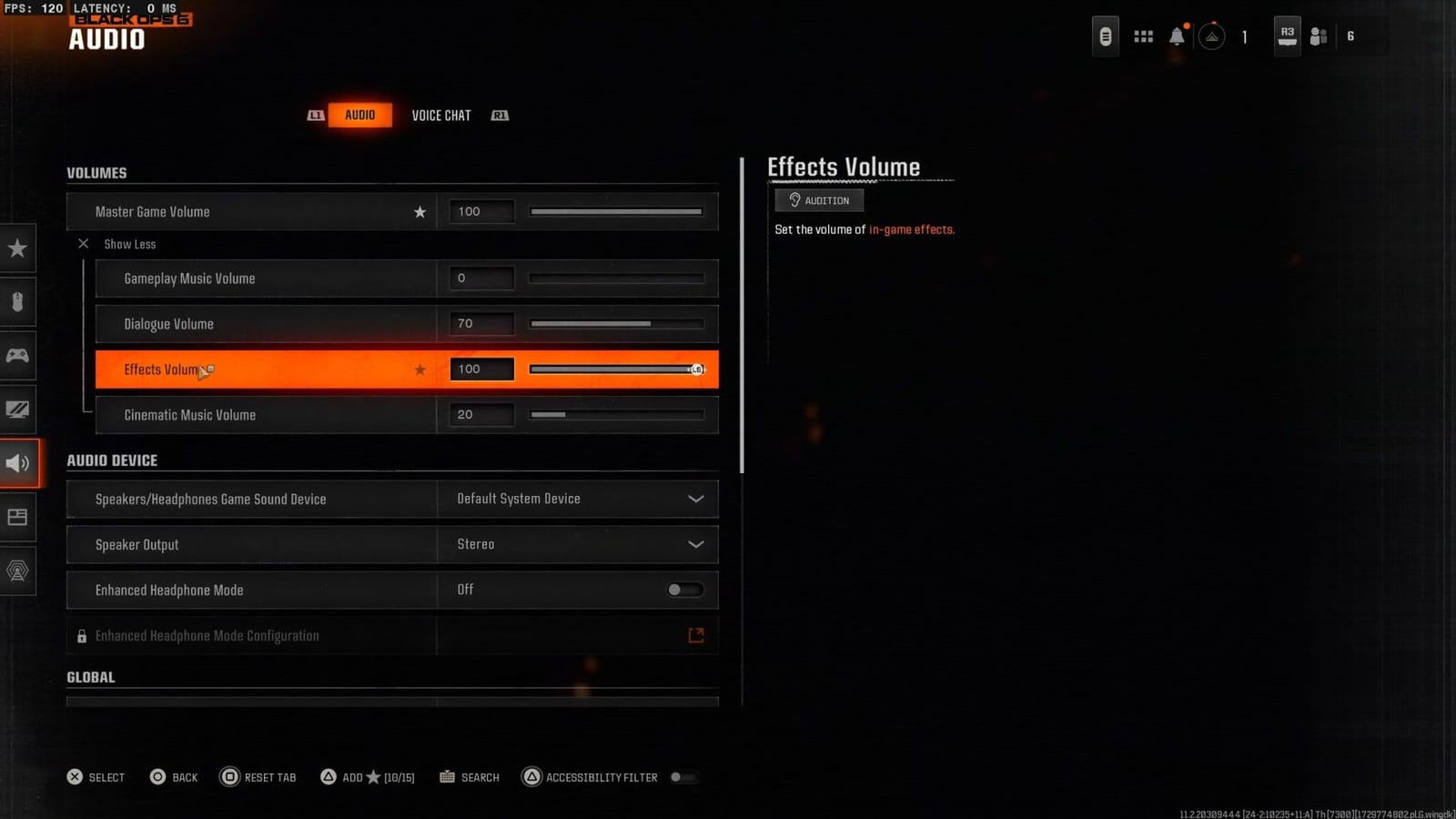Select the controller settings icon in sidebar
The height and width of the screenshot is (819, 1456).
18,356
